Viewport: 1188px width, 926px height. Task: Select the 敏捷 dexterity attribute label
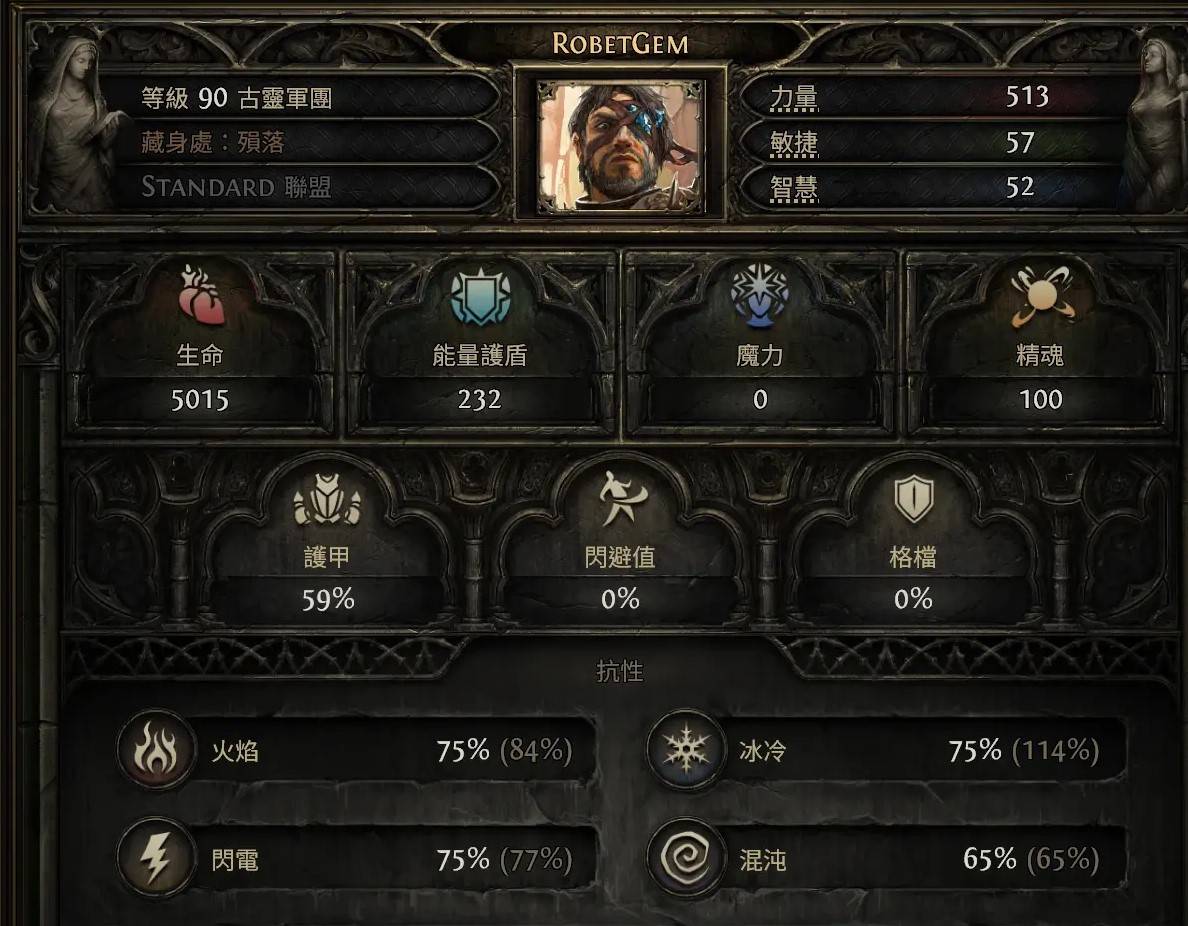[794, 143]
